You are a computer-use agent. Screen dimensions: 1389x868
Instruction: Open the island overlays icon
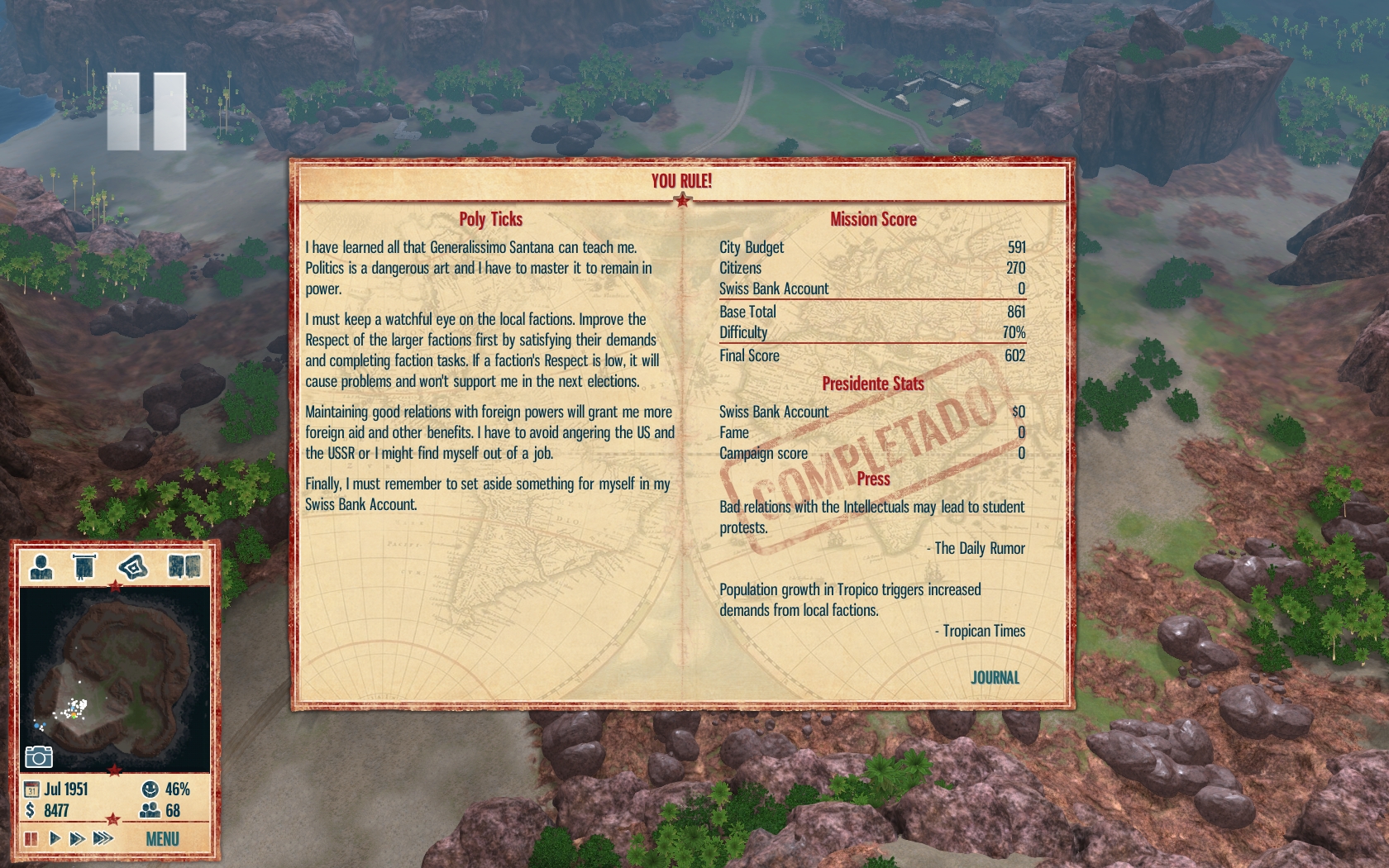tap(132, 567)
